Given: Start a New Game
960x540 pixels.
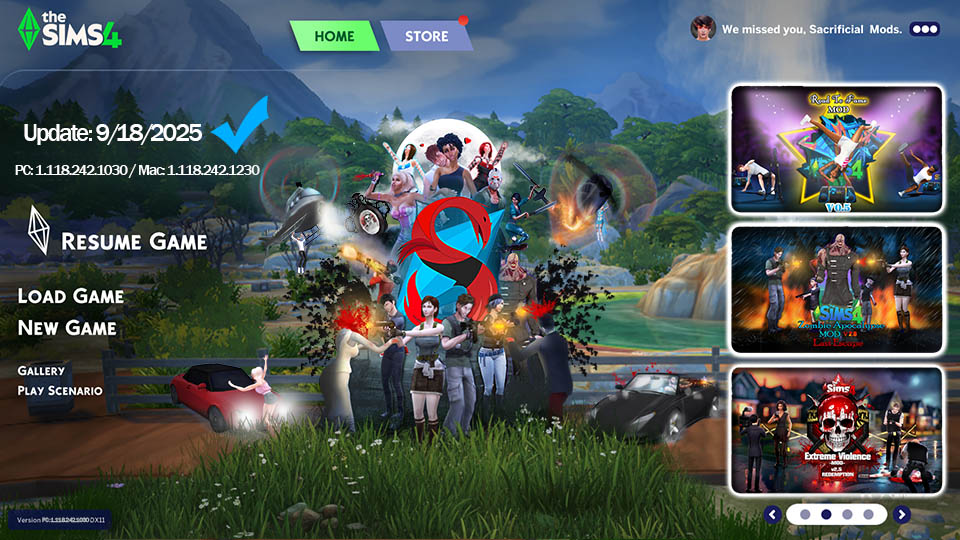Looking at the screenshot, I should (67, 328).
